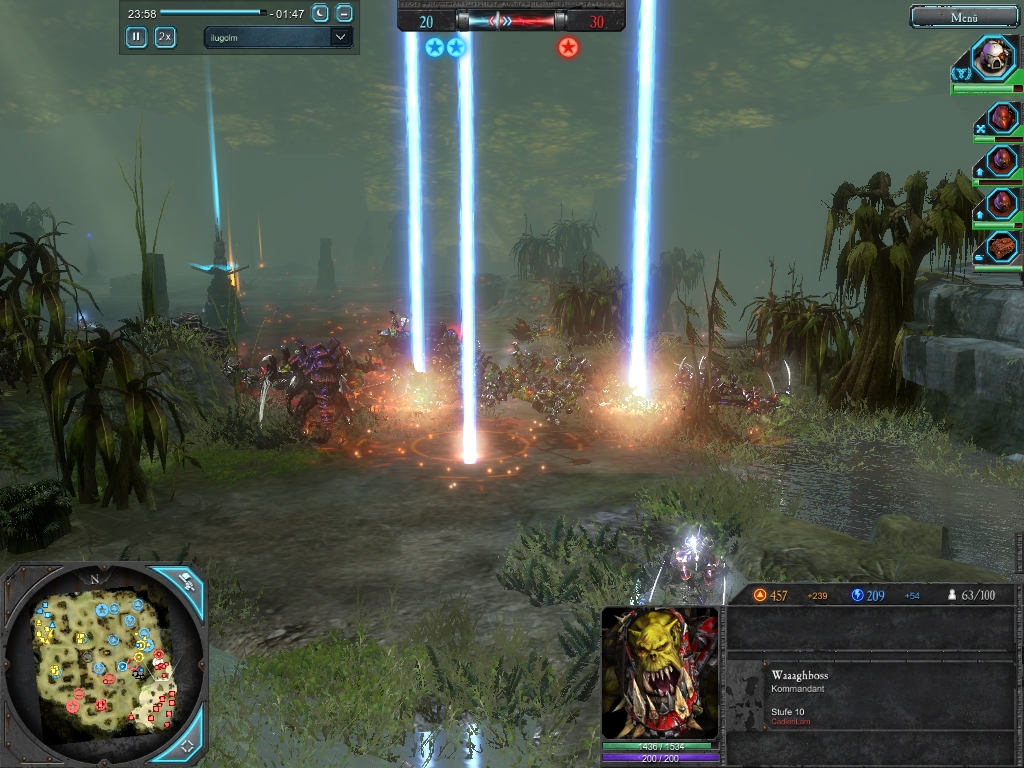Activate the ping flag button on minimap
This screenshot has width=1024, height=768.
pos(187,578)
